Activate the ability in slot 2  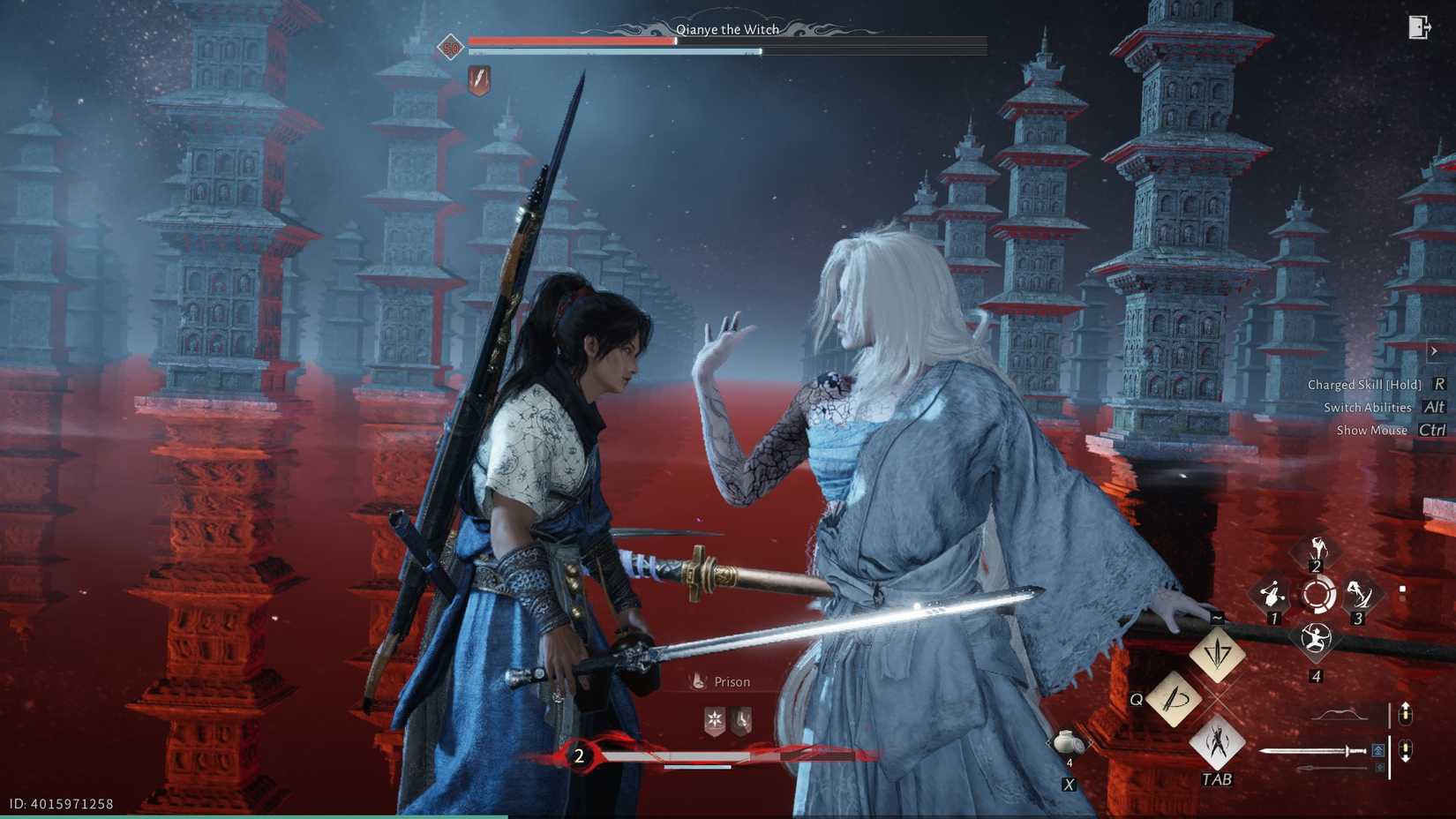coord(1317,550)
